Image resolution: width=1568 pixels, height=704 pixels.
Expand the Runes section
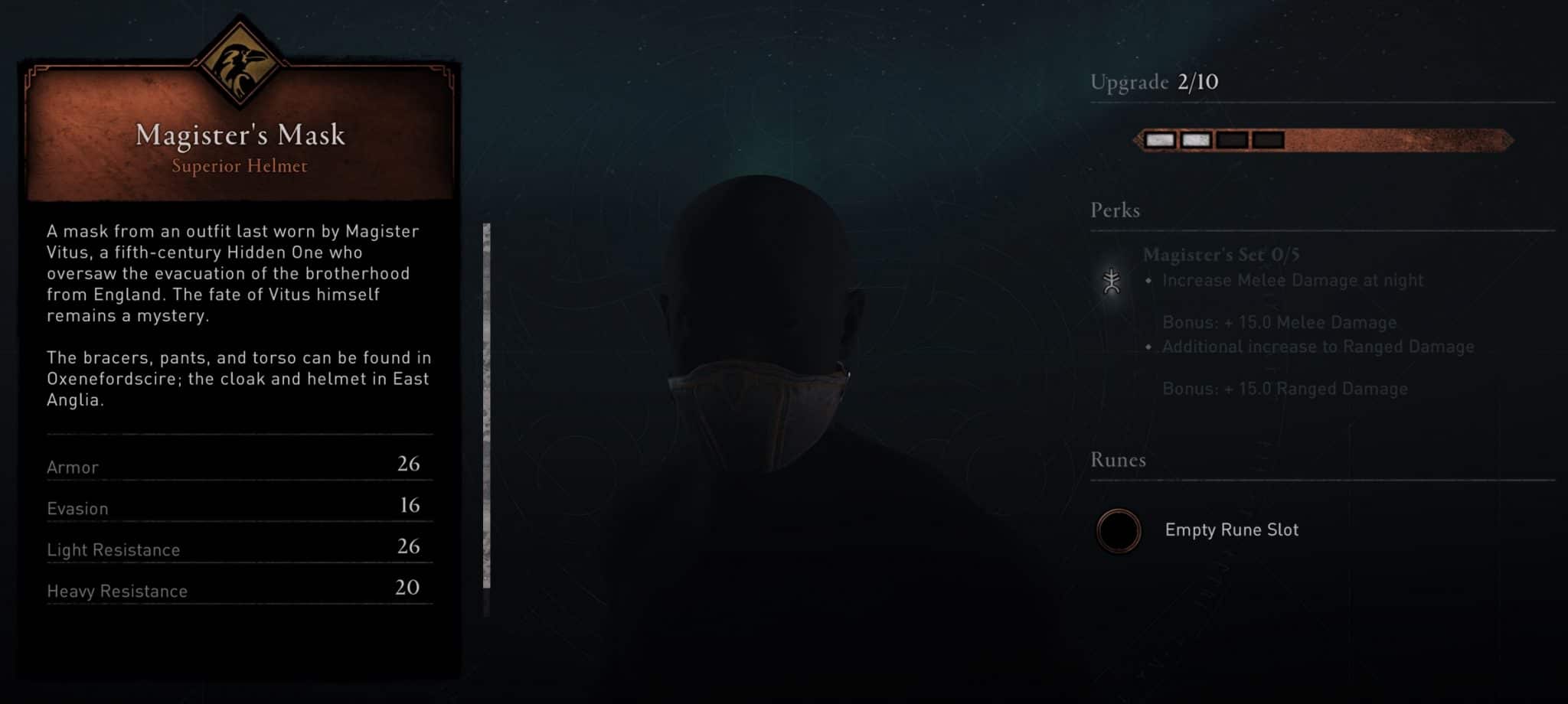tap(1117, 459)
